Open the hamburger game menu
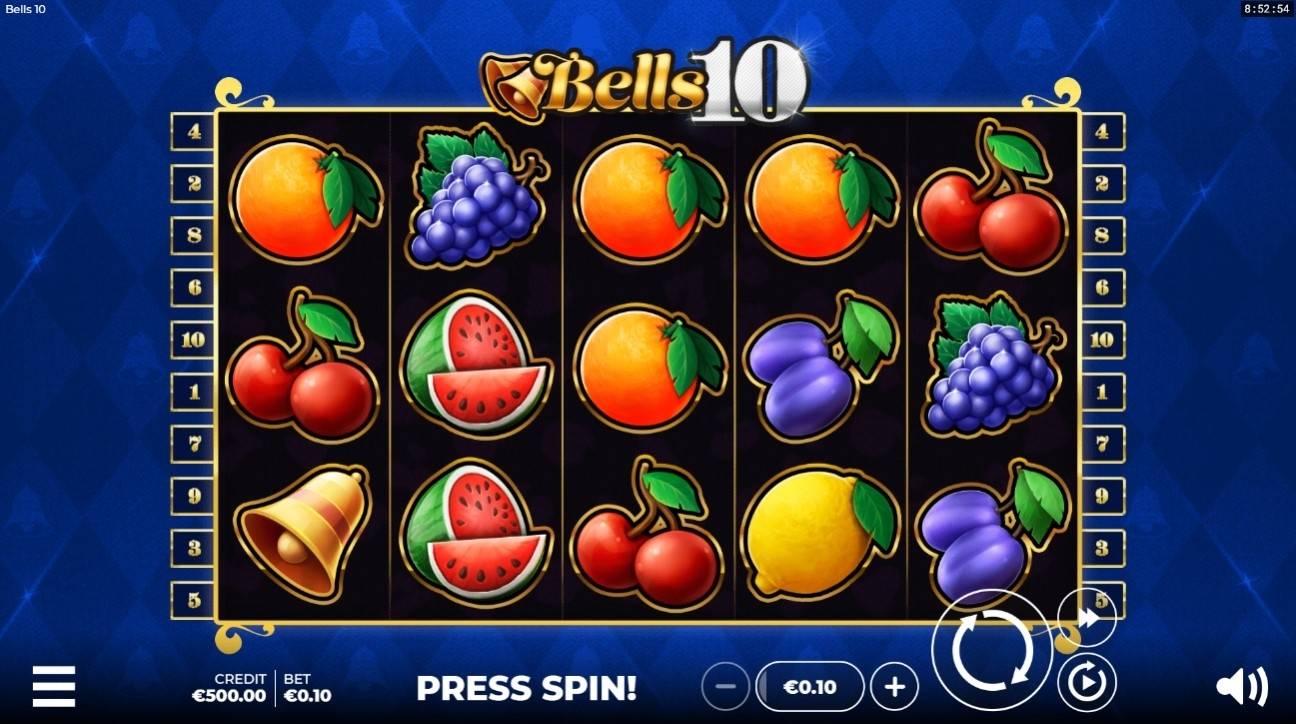The image size is (1296, 724). [55, 688]
